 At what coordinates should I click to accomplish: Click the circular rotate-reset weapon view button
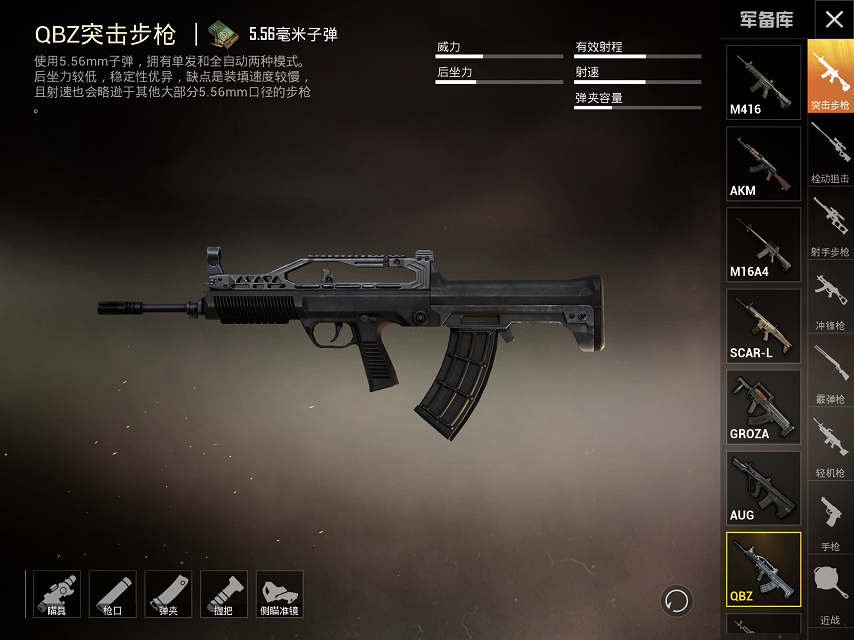click(677, 600)
